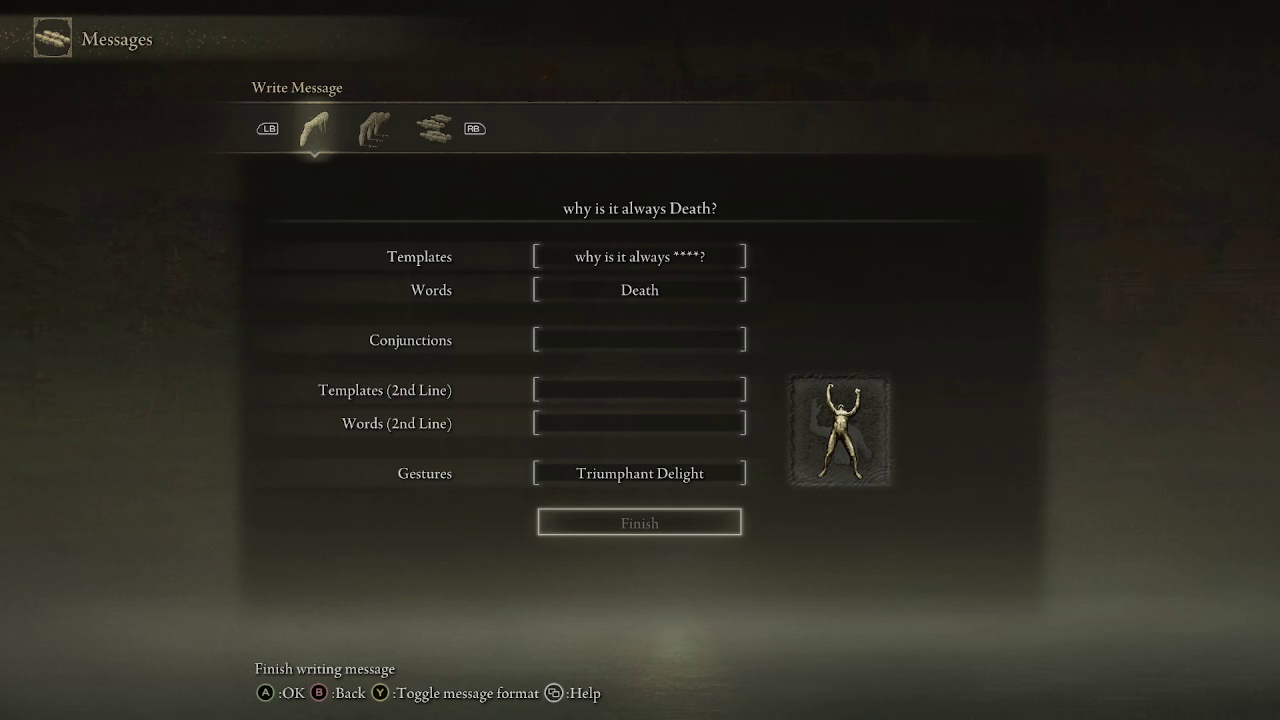Click the Finish button
The height and width of the screenshot is (720, 1280).
(639, 521)
